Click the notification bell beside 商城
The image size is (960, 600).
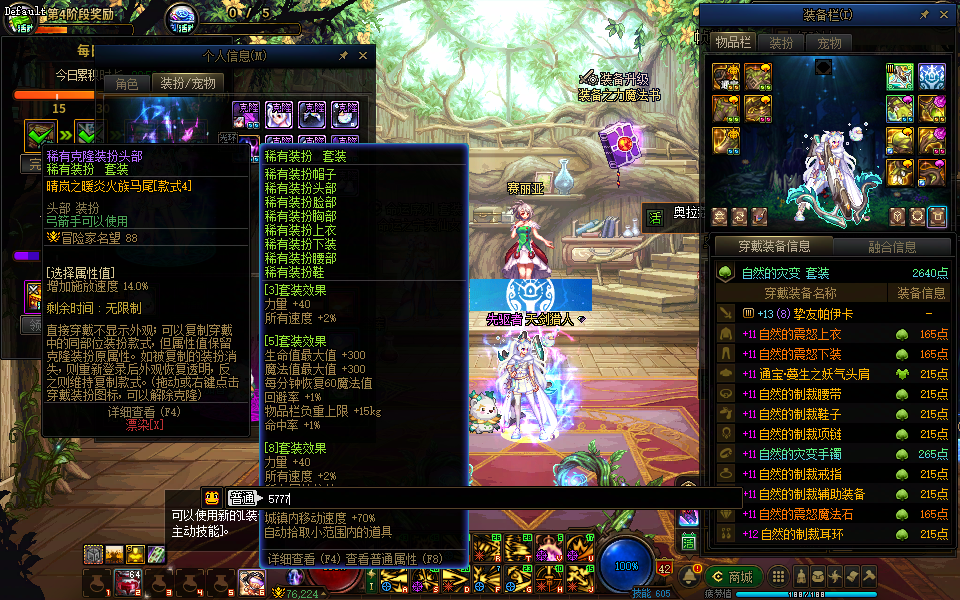pyautogui.click(x=690, y=577)
